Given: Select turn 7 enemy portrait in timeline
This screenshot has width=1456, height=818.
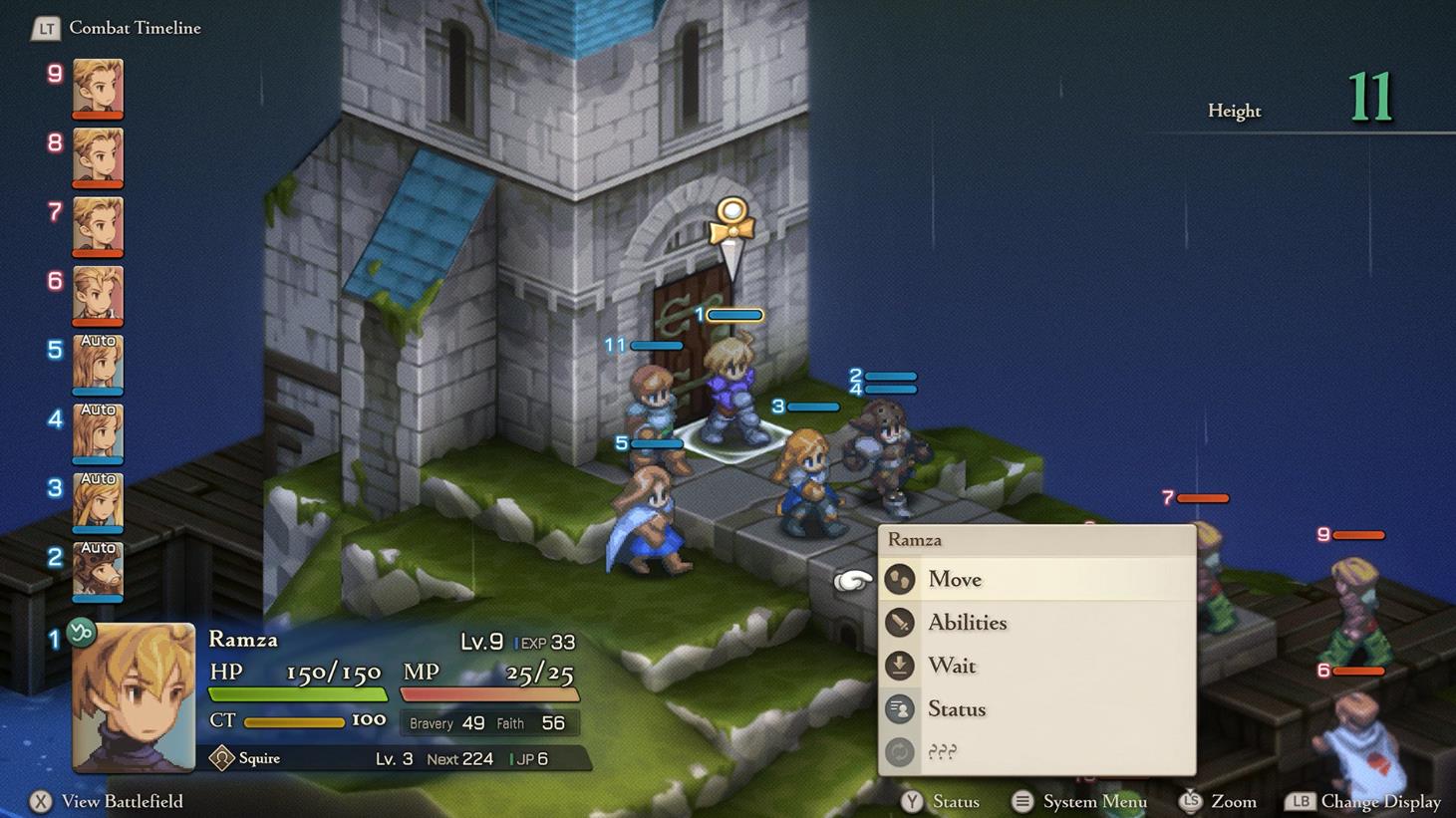Looking at the screenshot, I should [x=98, y=225].
